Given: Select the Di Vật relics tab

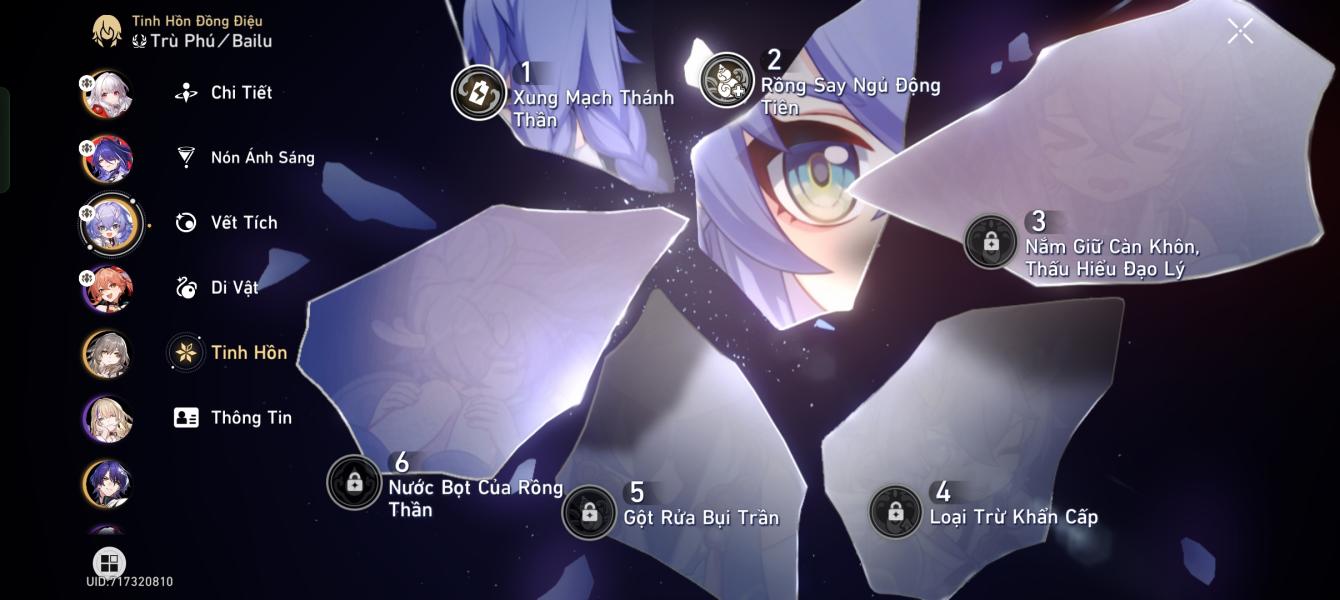Looking at the screenshot, I should (233, 288).
